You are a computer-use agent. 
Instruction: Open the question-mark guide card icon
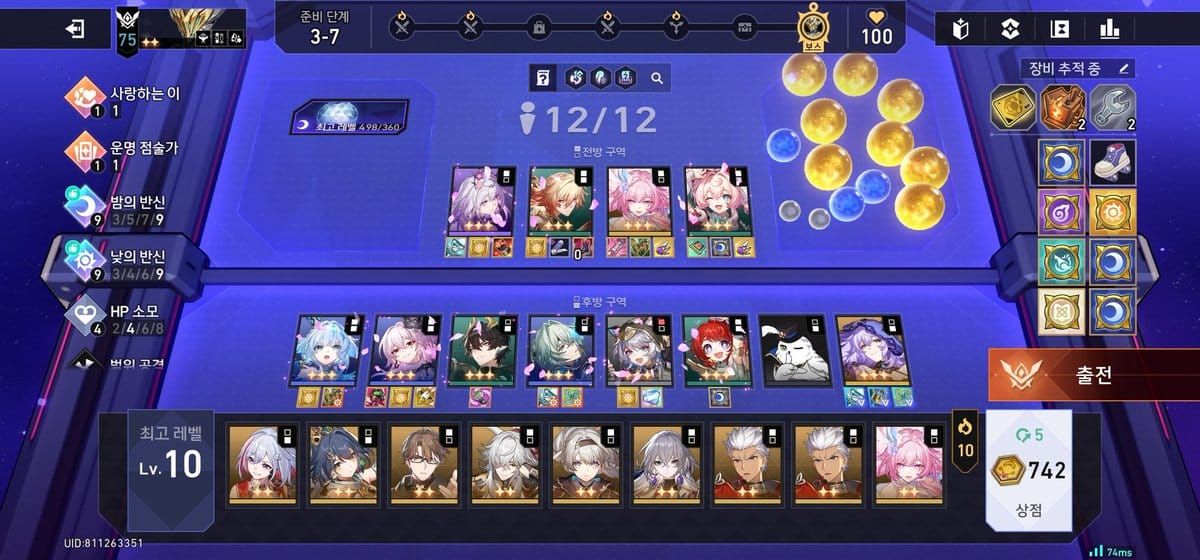click(x=543, y=77)
